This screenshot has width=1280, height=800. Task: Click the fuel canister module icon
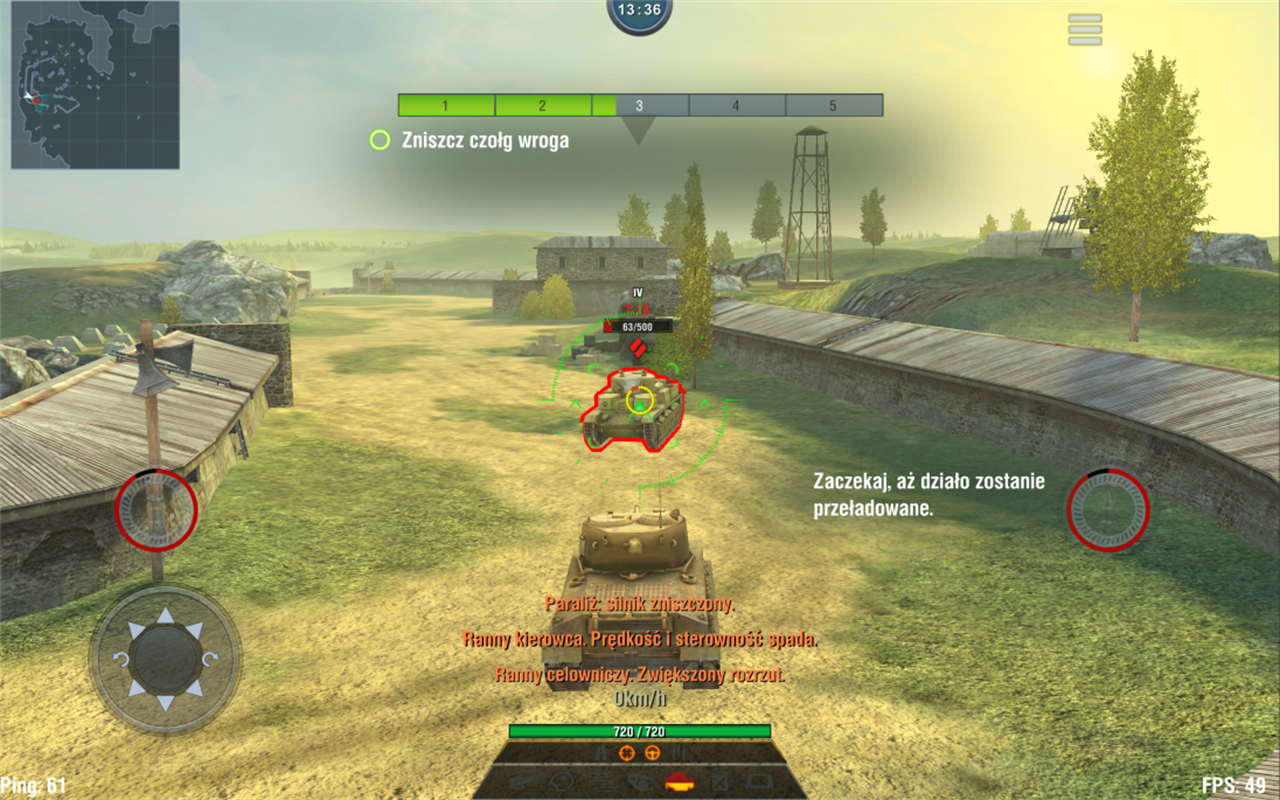(718, 782)
